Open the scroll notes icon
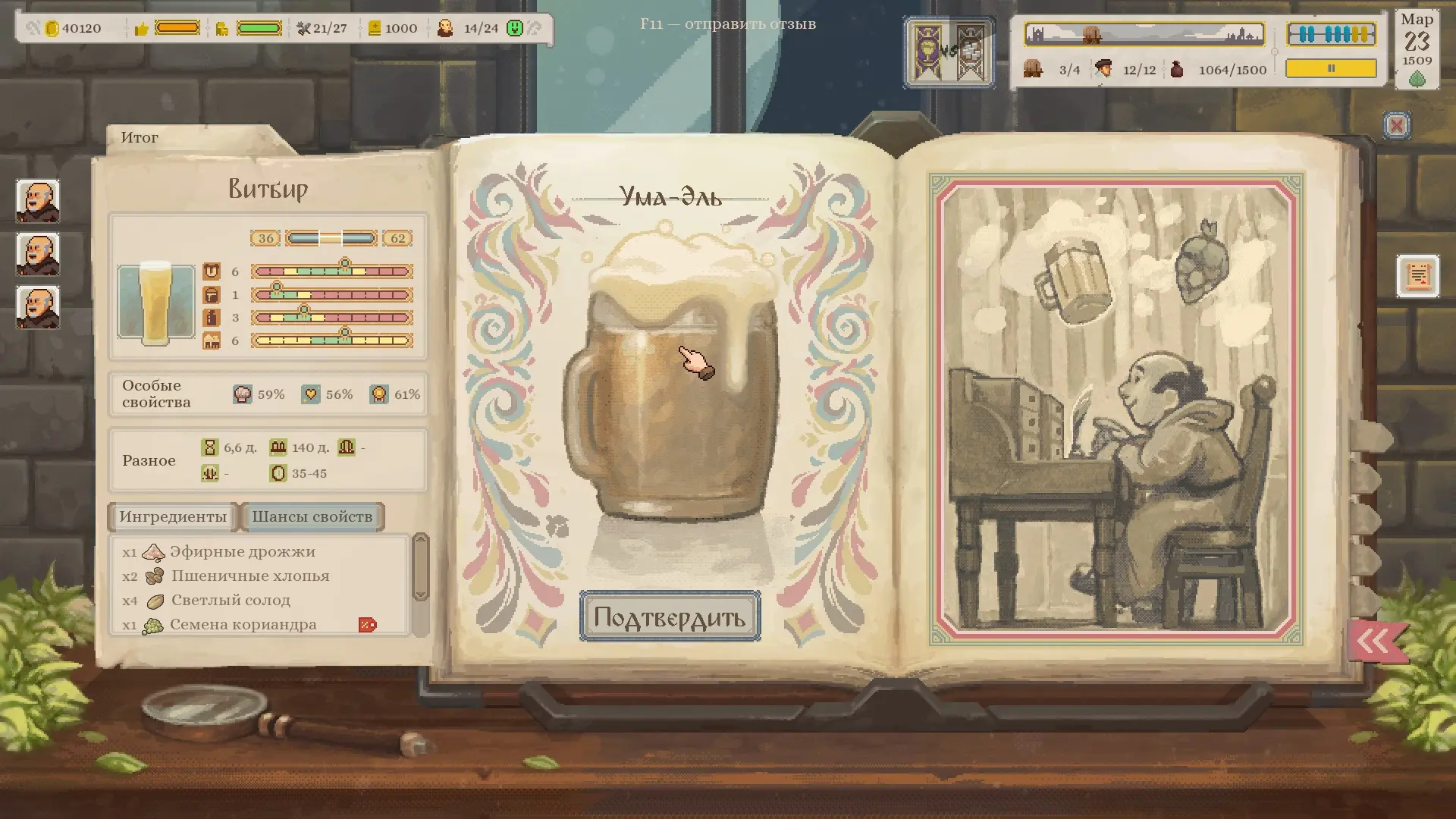 pos(1417,276)
